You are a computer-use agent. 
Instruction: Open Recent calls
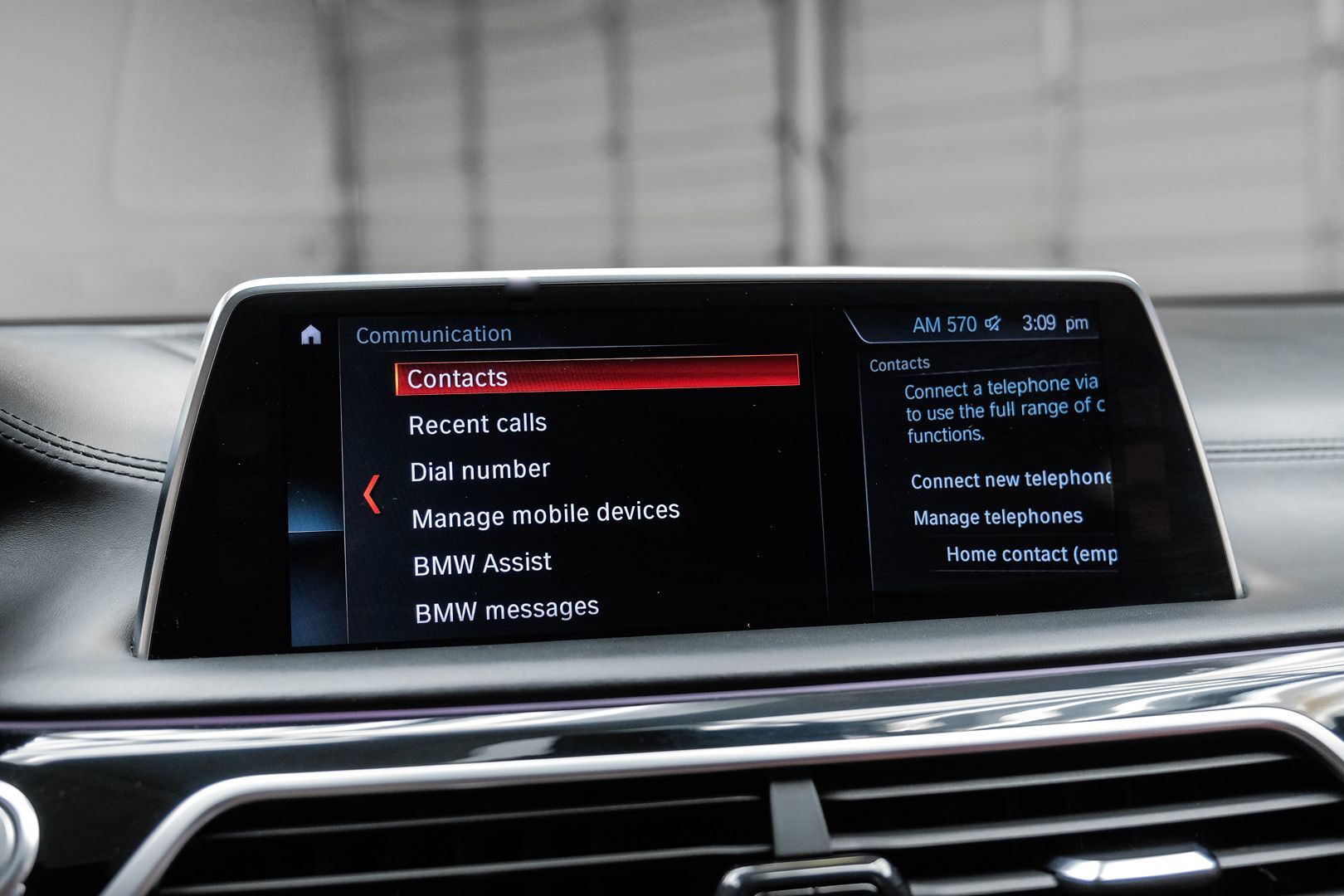(477, 424)
